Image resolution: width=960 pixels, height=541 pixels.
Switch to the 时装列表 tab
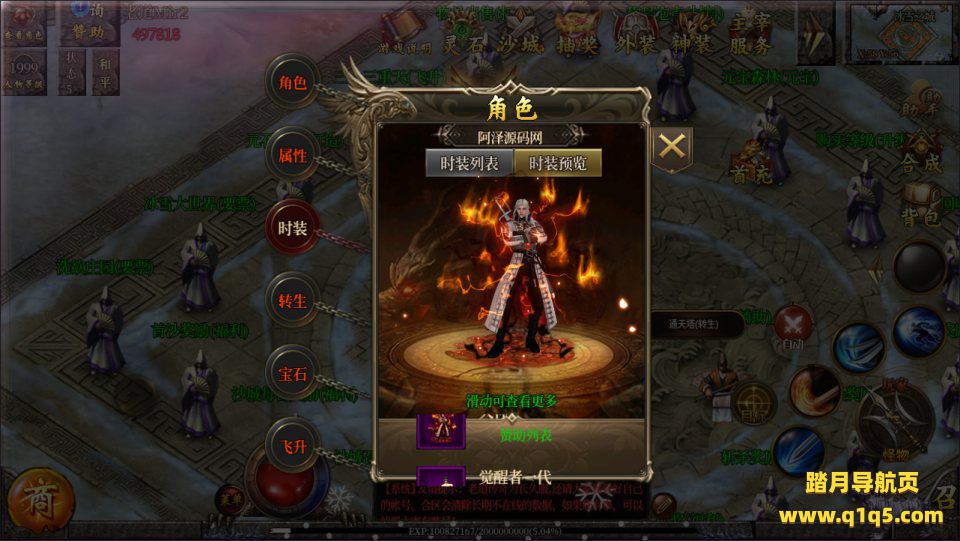470,163
